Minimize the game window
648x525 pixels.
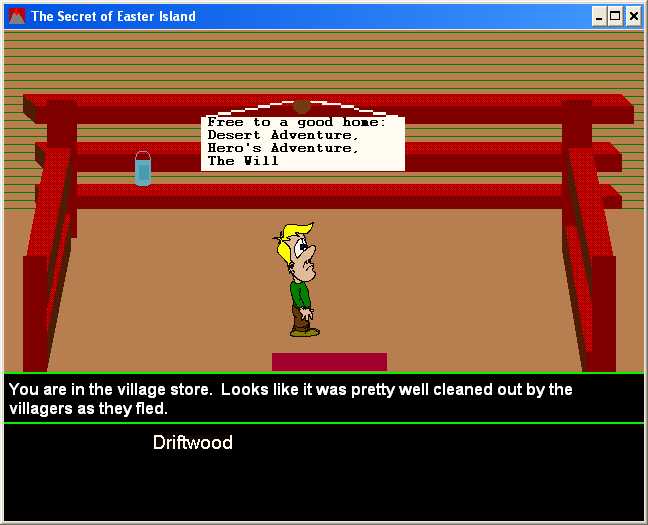pos(599,16)
